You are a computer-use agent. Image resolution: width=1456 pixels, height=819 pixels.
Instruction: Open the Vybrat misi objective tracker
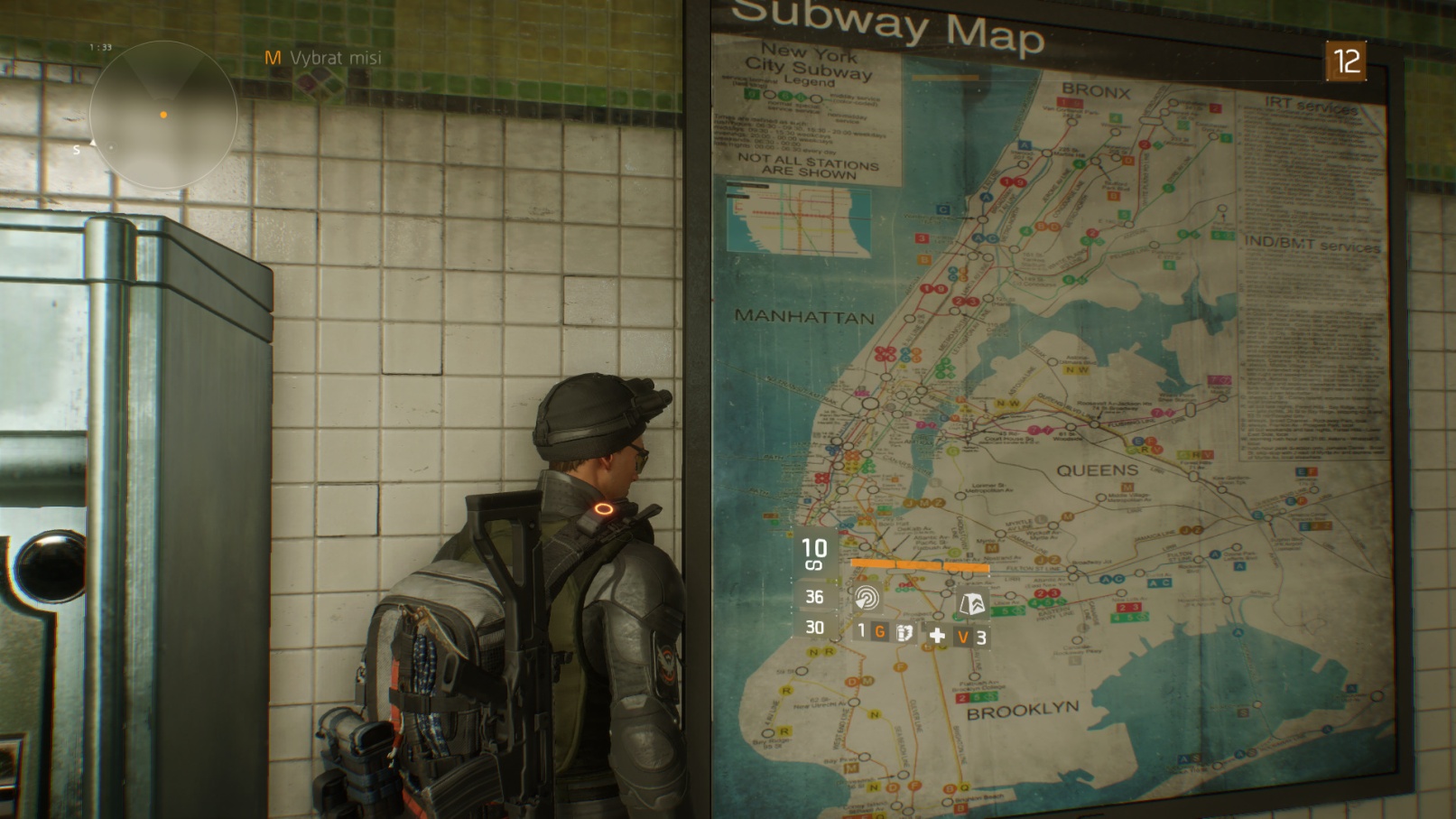pyautogui.click(x=323, y=58)
